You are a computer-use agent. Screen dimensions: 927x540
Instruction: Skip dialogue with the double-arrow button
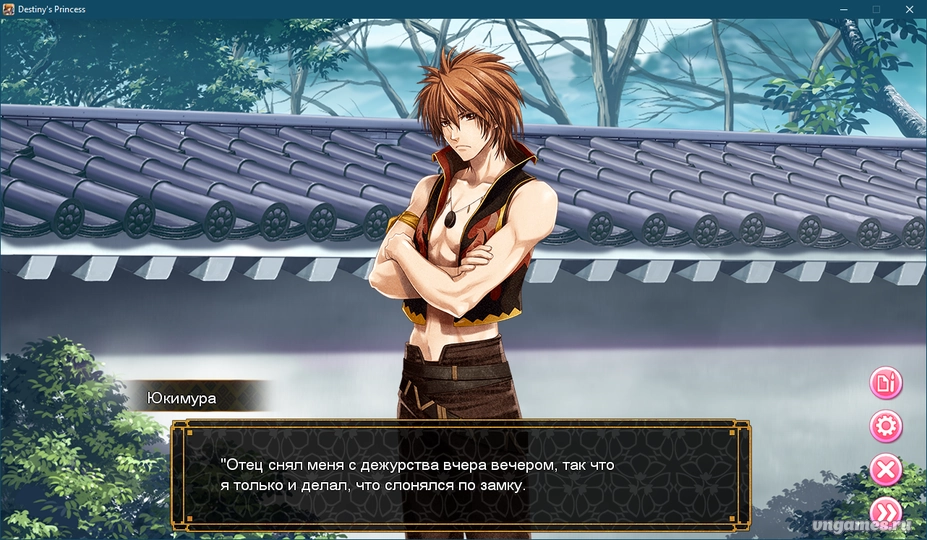[886, 512]
